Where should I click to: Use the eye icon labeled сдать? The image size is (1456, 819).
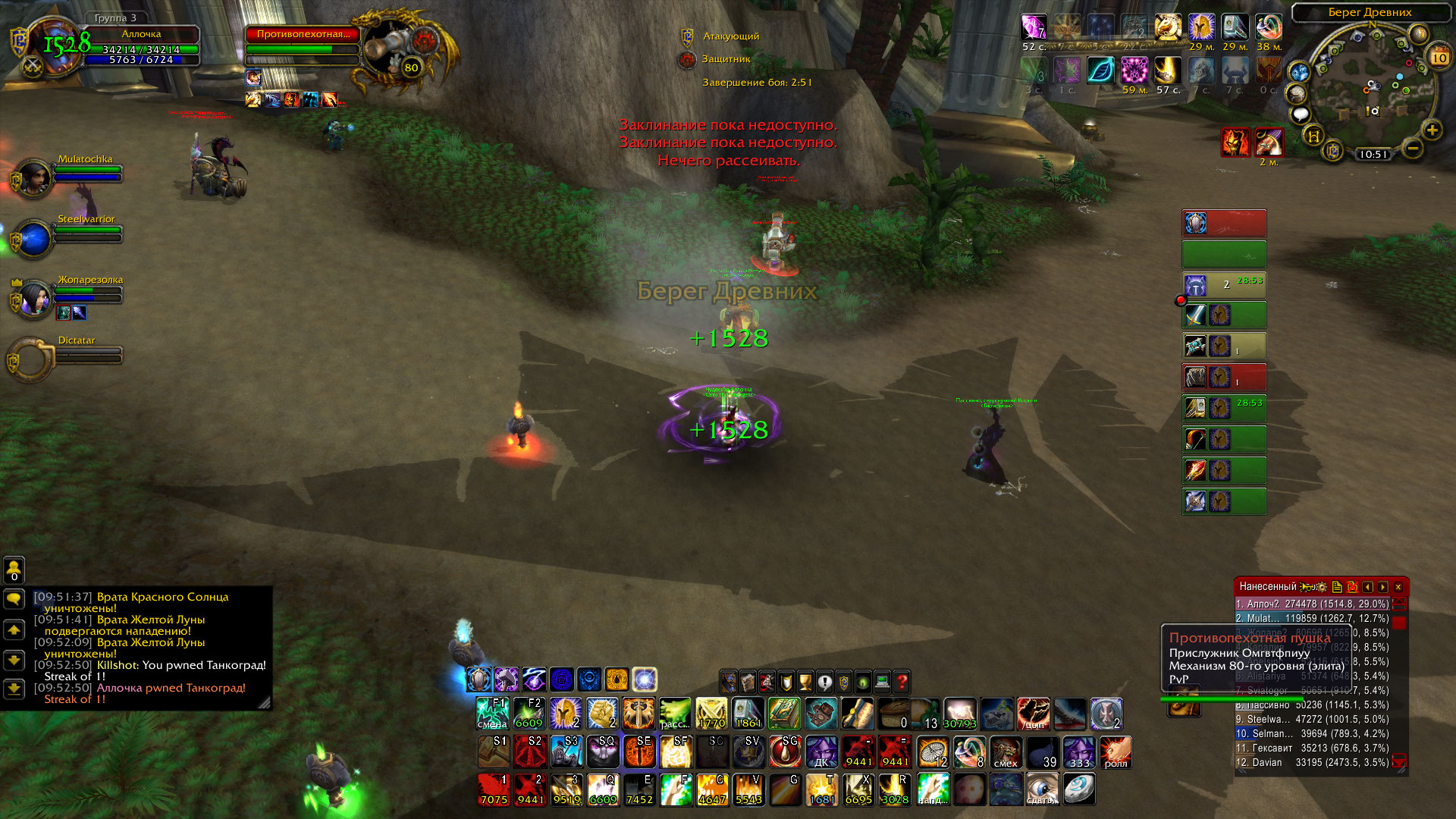[1041, 790]
